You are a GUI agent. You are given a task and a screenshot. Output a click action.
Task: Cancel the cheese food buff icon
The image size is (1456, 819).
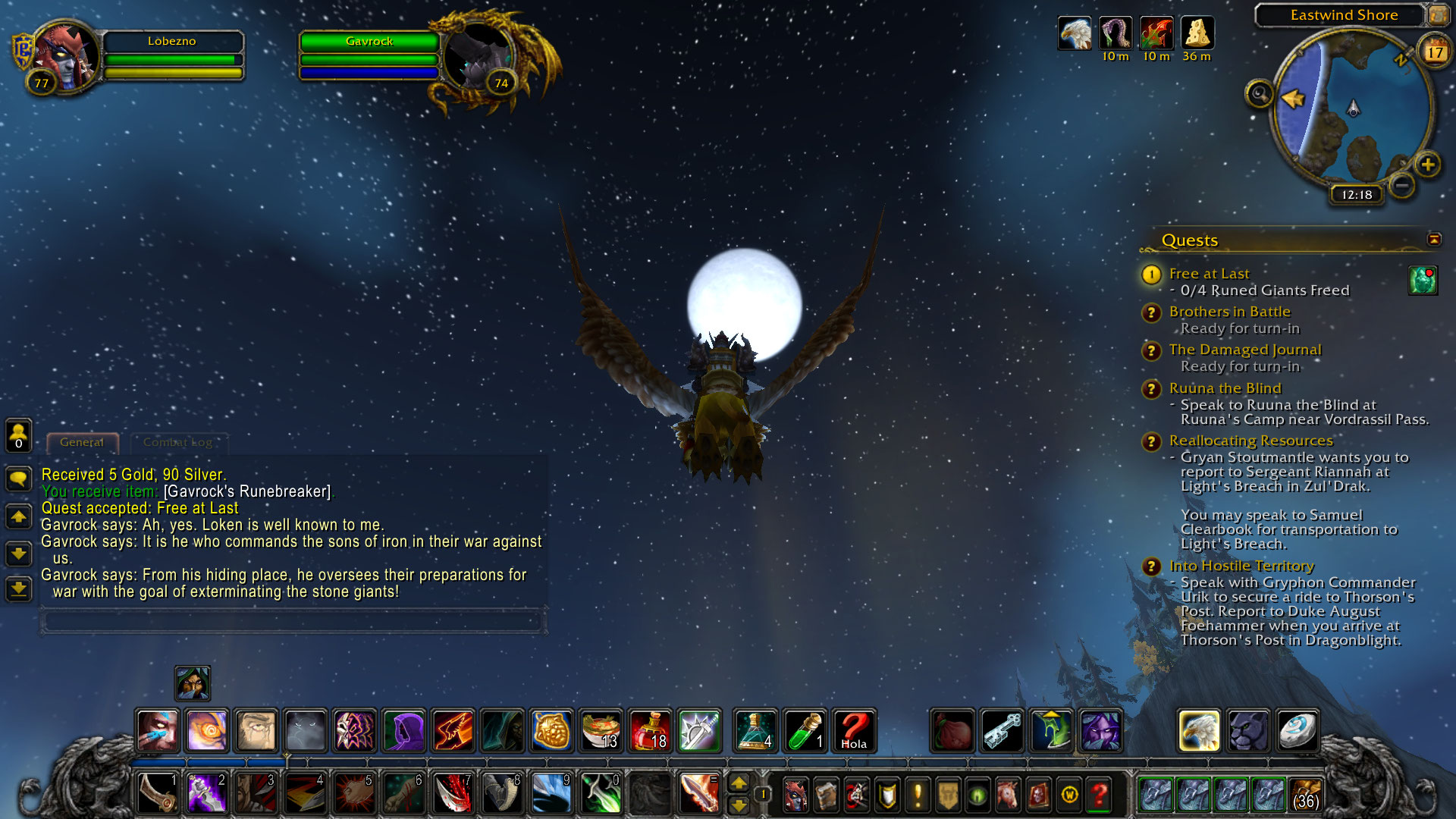(x=1197, y=34)
